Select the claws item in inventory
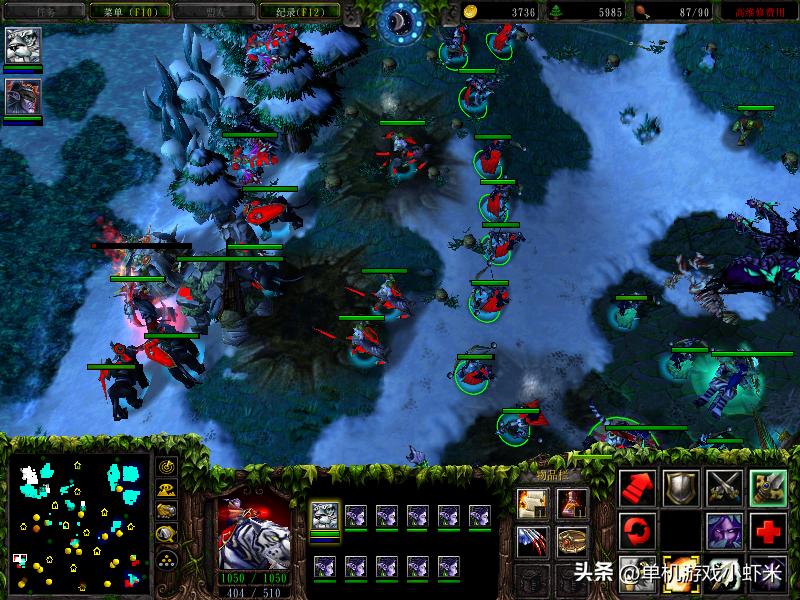800x600 pixels. point(531,541)
